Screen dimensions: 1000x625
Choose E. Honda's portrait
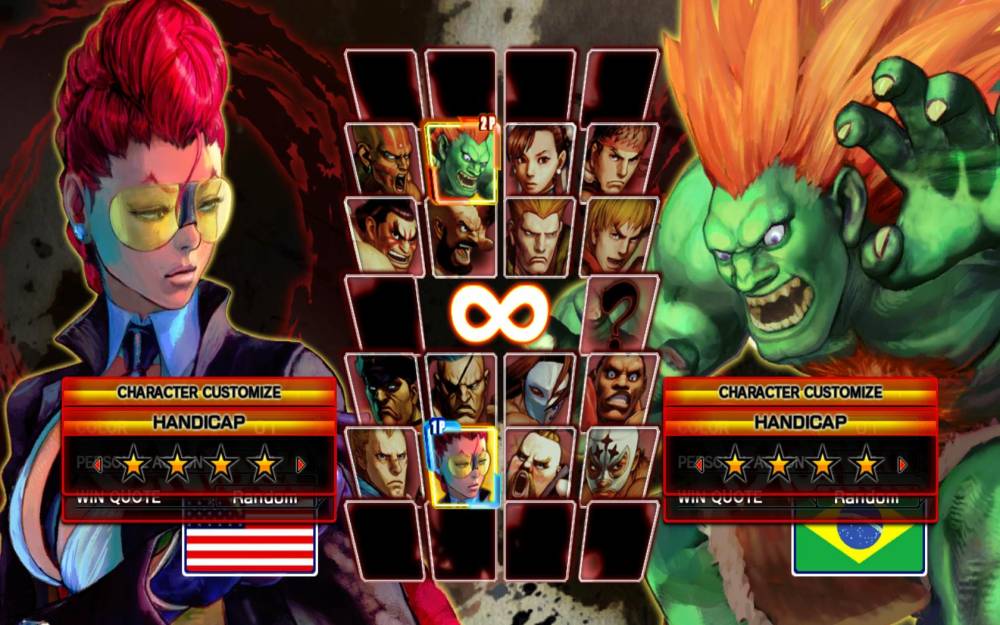tap(385, 235)
